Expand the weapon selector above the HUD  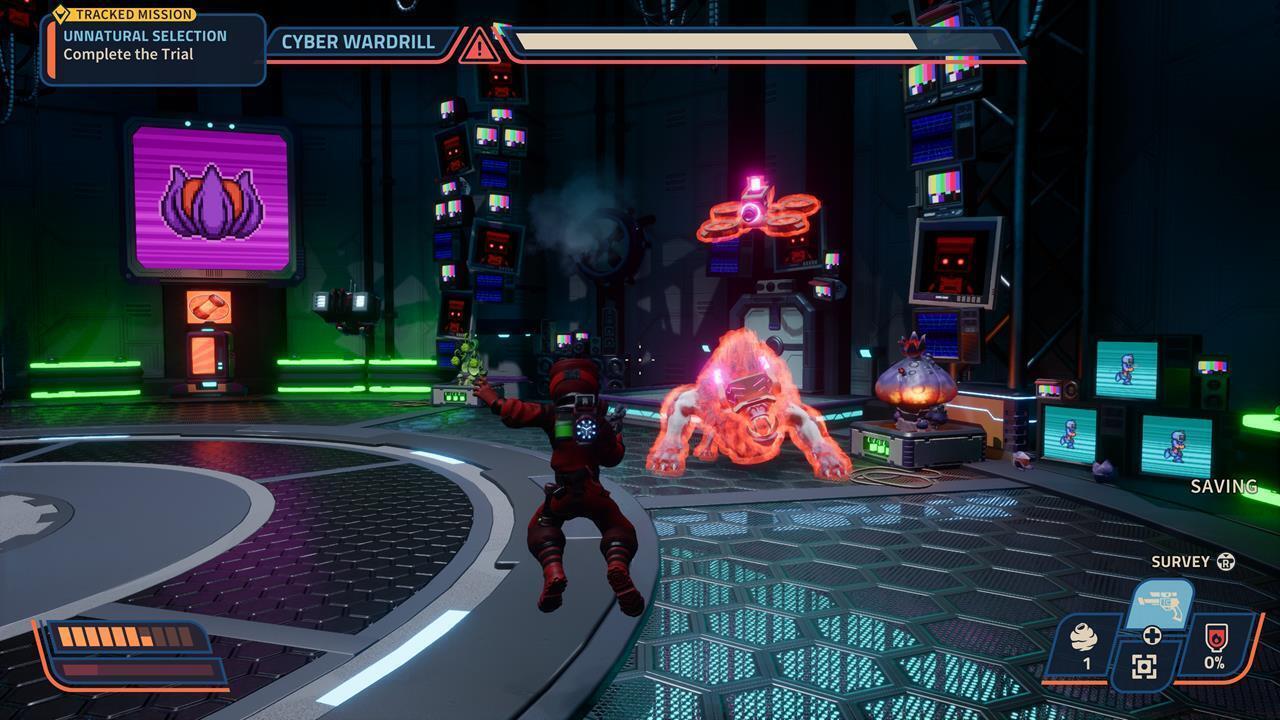[1162, 603]
